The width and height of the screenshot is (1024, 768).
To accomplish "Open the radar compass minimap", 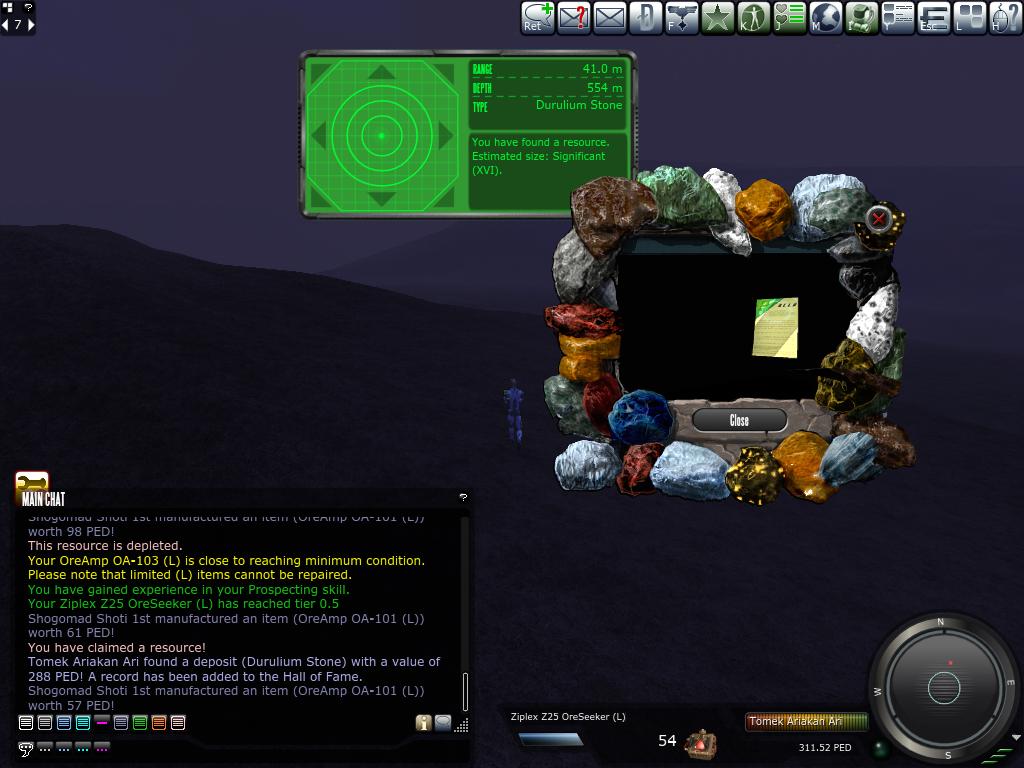I will (x=943, y=687).
